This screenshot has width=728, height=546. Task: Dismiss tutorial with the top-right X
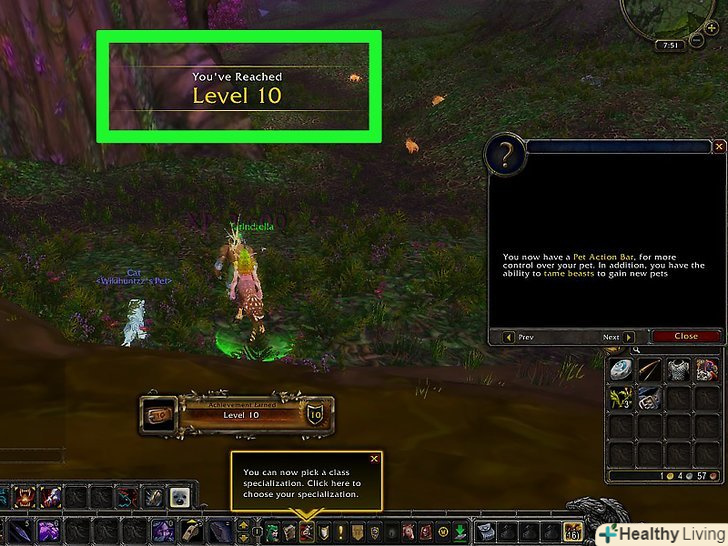coord(718,146)
